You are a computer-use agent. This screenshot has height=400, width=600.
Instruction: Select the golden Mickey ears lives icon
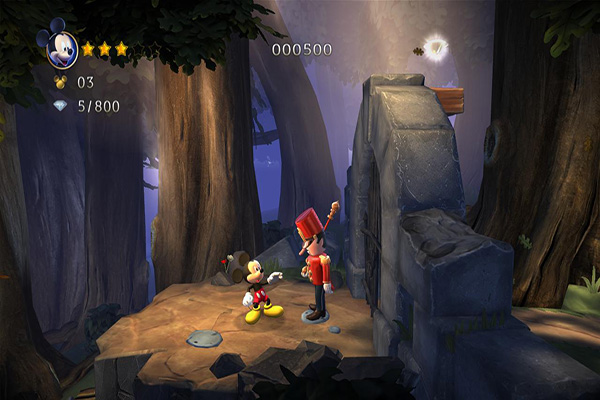(x=59, y=83)
